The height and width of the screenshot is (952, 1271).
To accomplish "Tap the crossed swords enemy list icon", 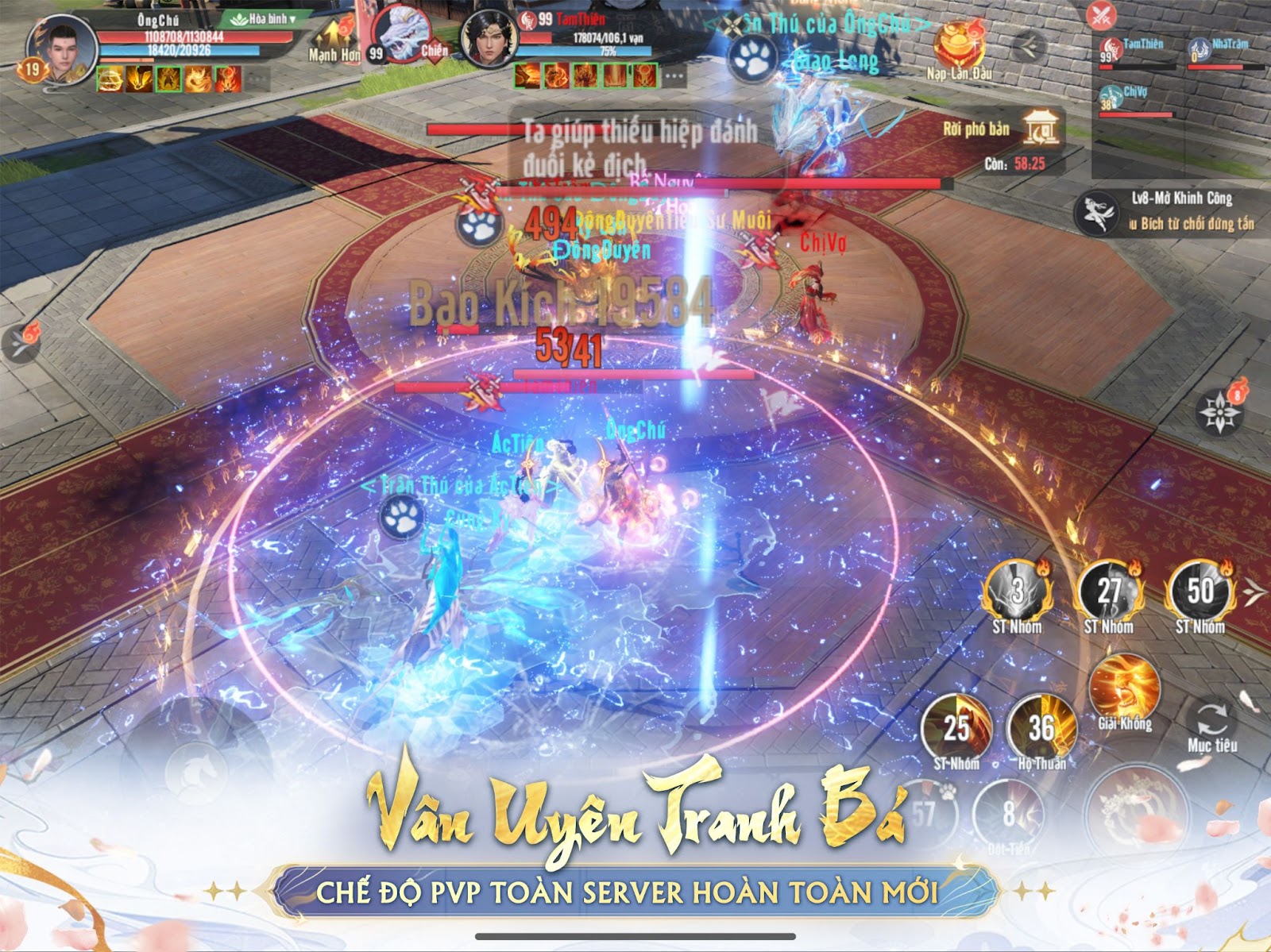I will [1101, 13].
